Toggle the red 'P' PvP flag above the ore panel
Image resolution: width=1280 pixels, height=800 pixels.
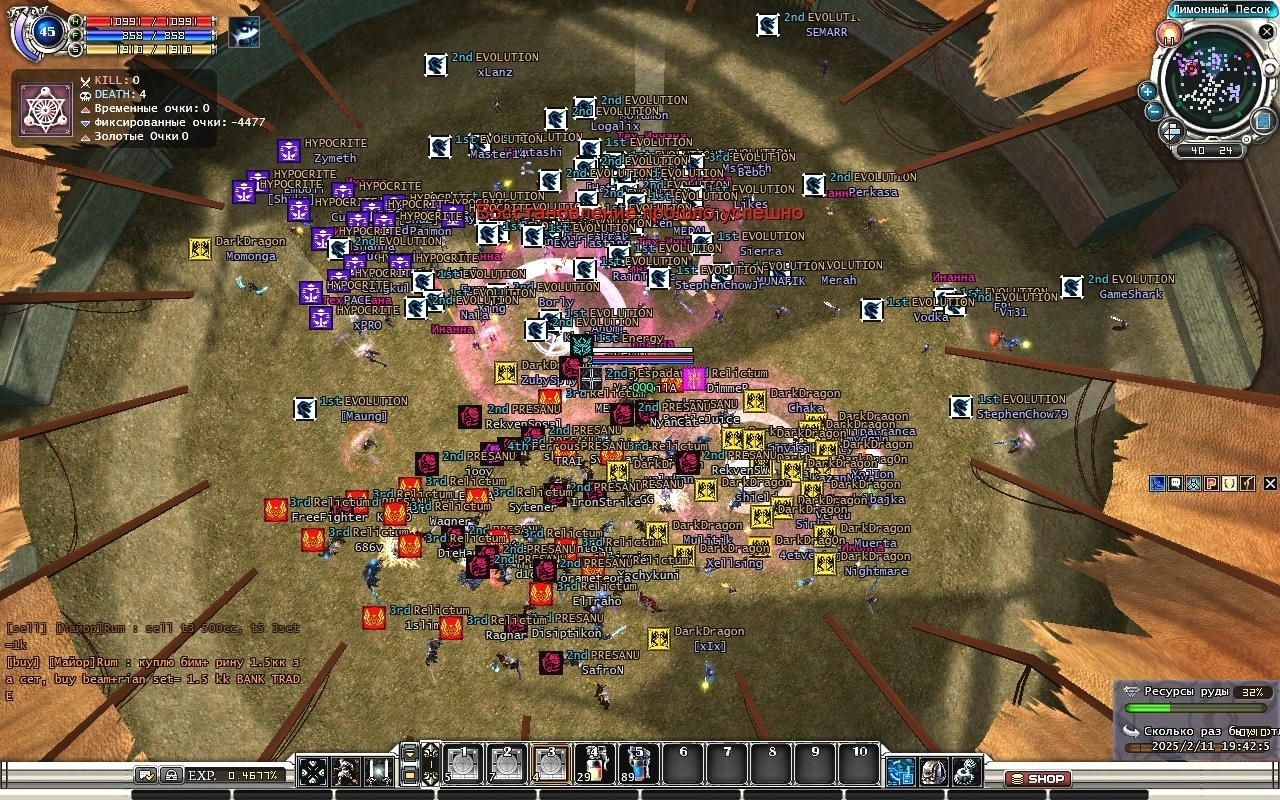coord(1211,483)
